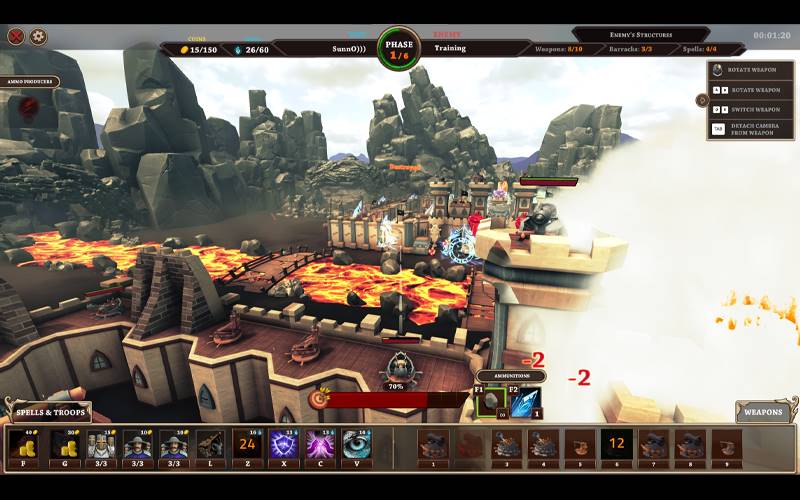
Task: Open the Ammo Producers panel
Action: 30,82
